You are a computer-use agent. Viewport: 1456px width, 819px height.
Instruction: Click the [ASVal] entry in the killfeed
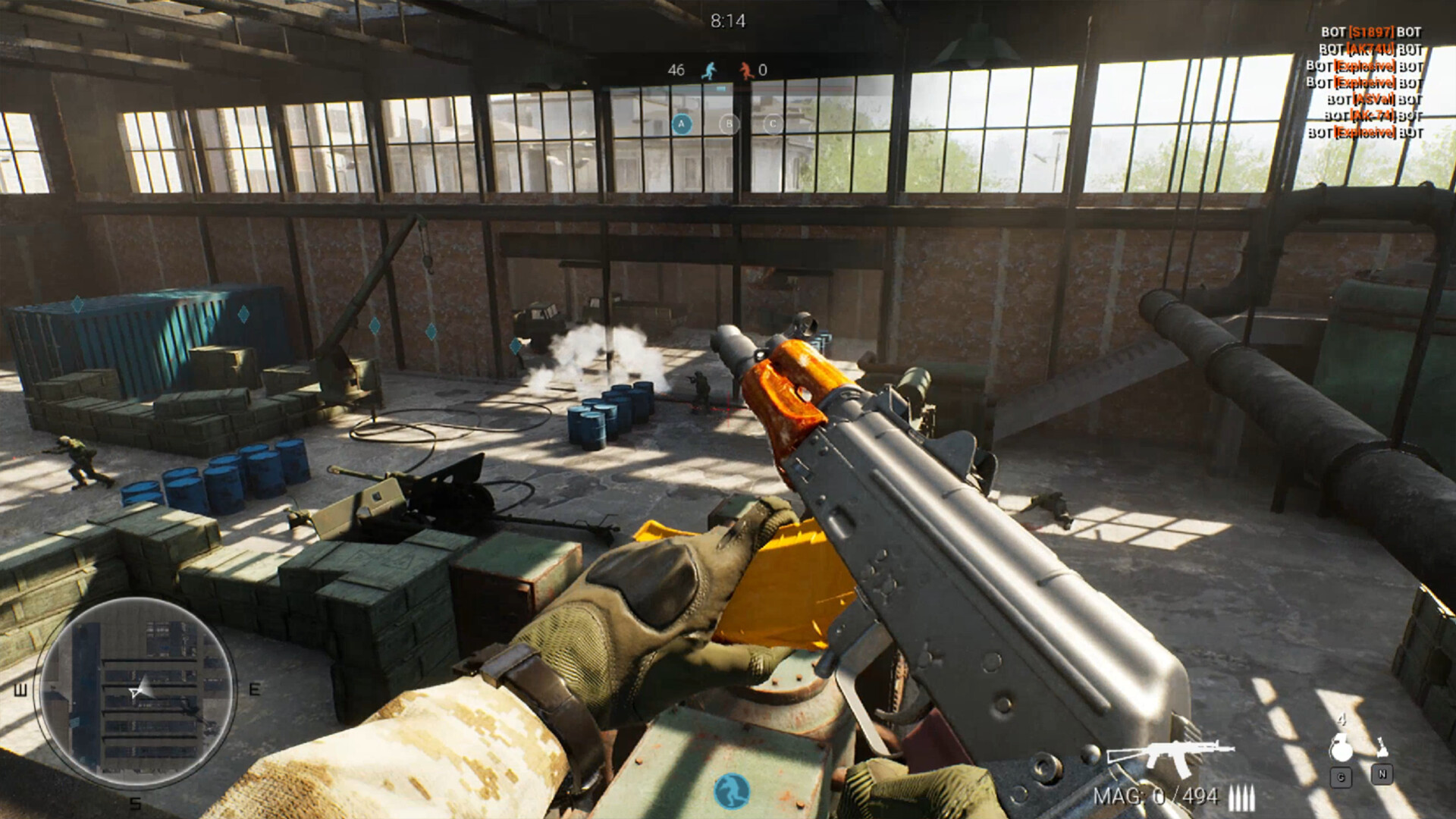coord(1372,99)
